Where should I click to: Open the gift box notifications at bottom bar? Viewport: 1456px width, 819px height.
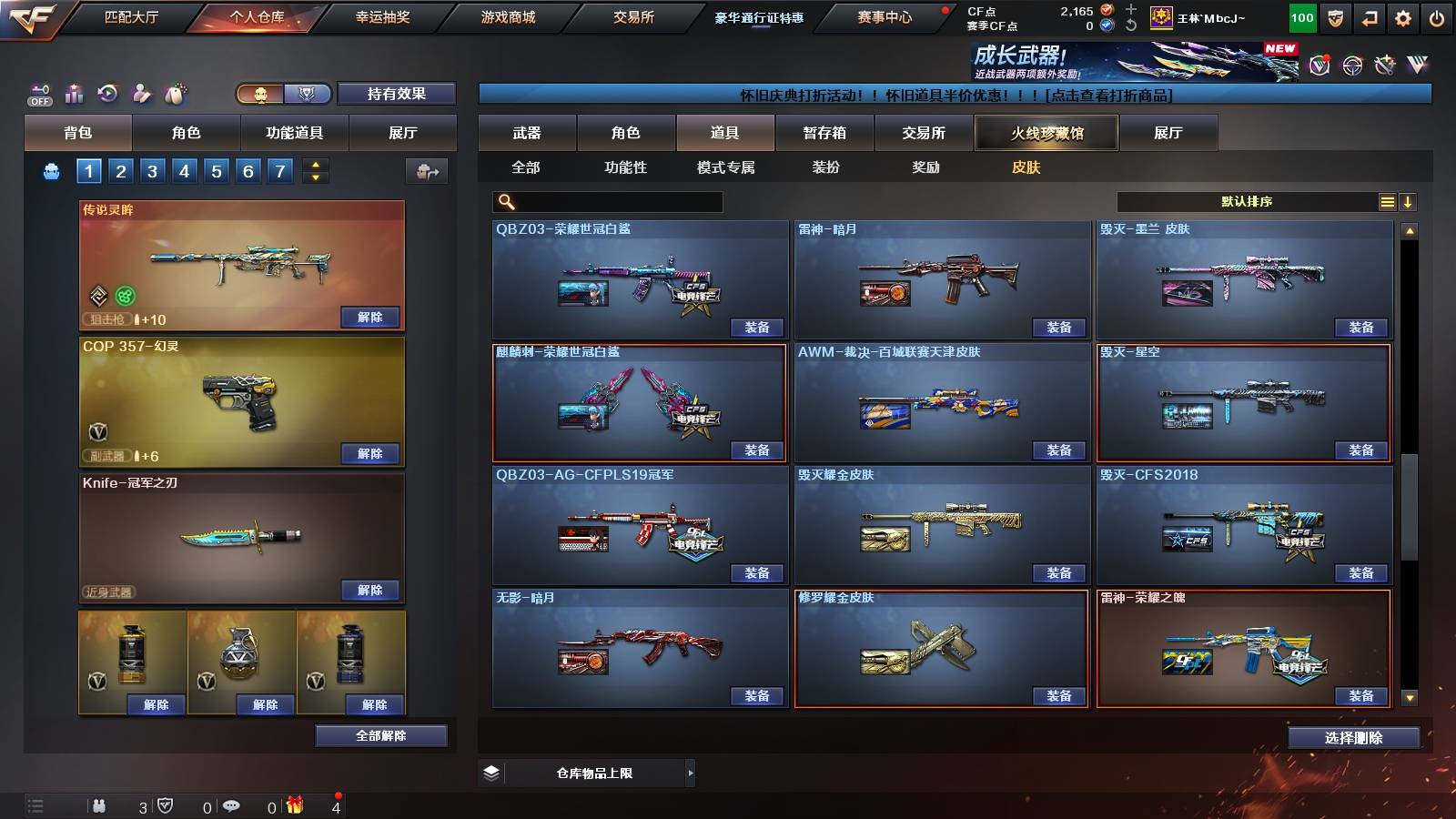point(293,805)
